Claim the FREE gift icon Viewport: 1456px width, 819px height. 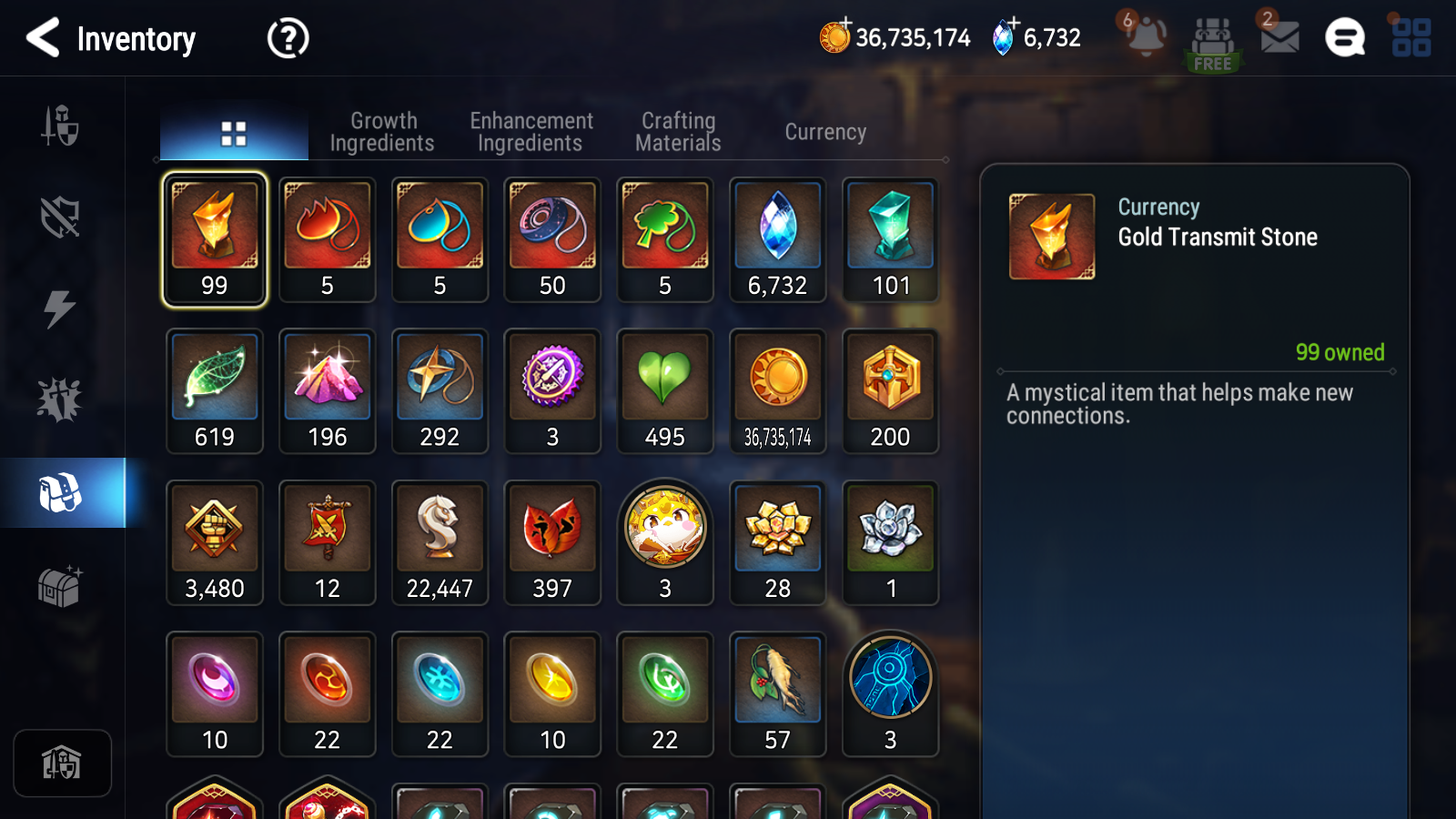[1212, 43]
